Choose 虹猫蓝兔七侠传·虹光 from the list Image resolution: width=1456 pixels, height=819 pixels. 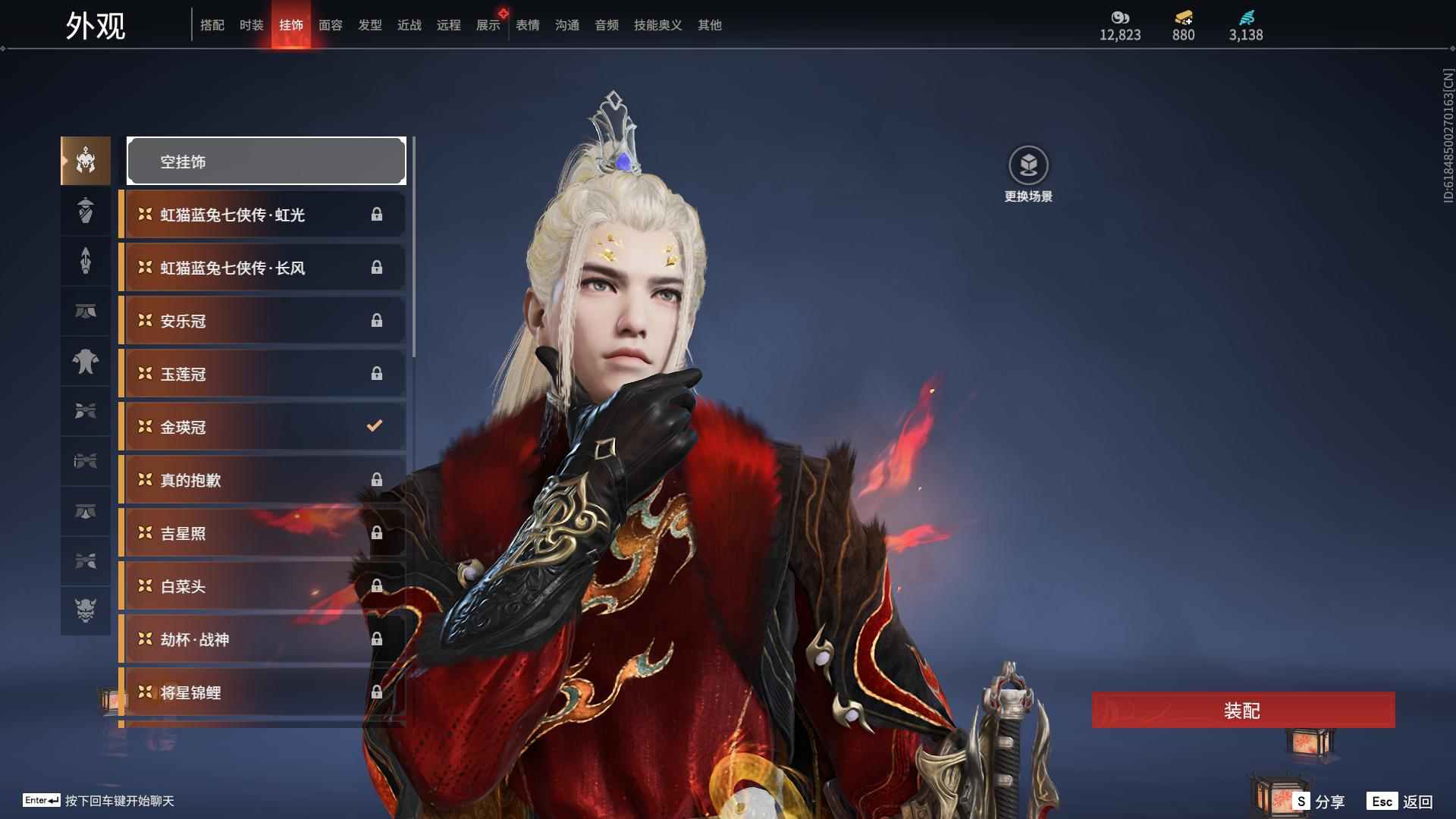click(x=262, y=215)
